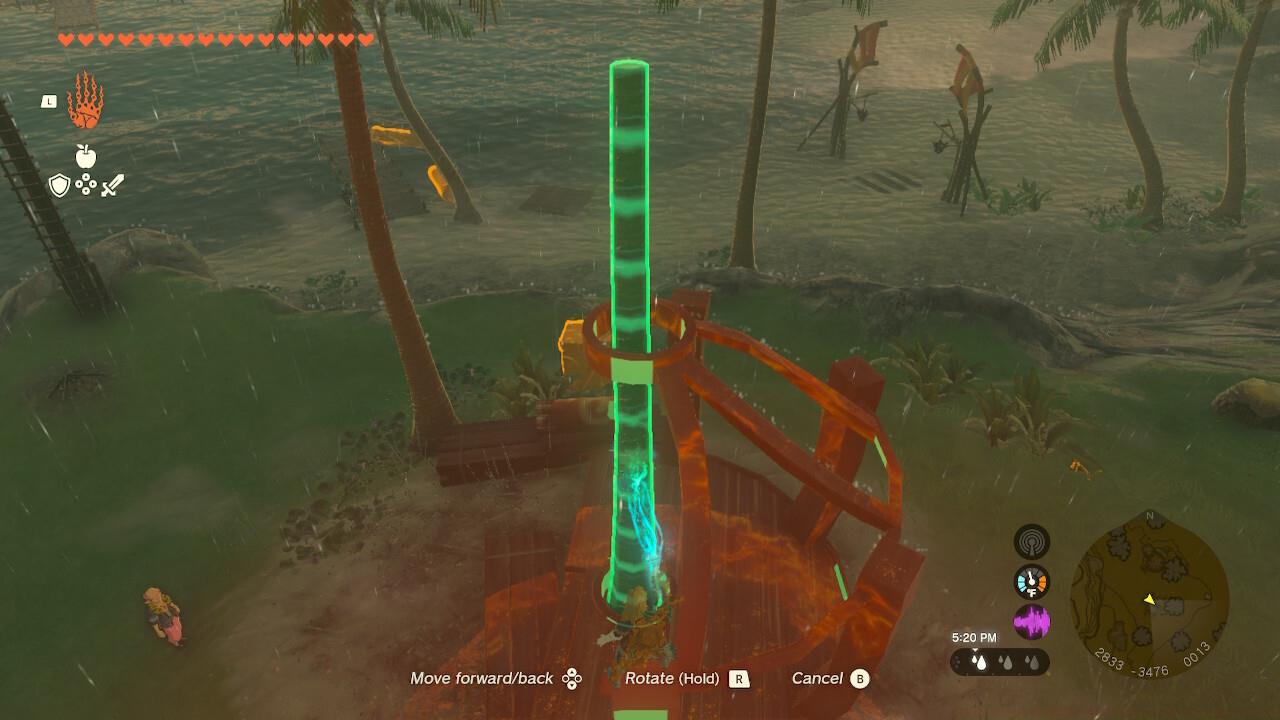The height and width of the screenshot is (720, 1280).
Task: Select the Ultrahand ability hand icon
Action: [x=85, y=100]
